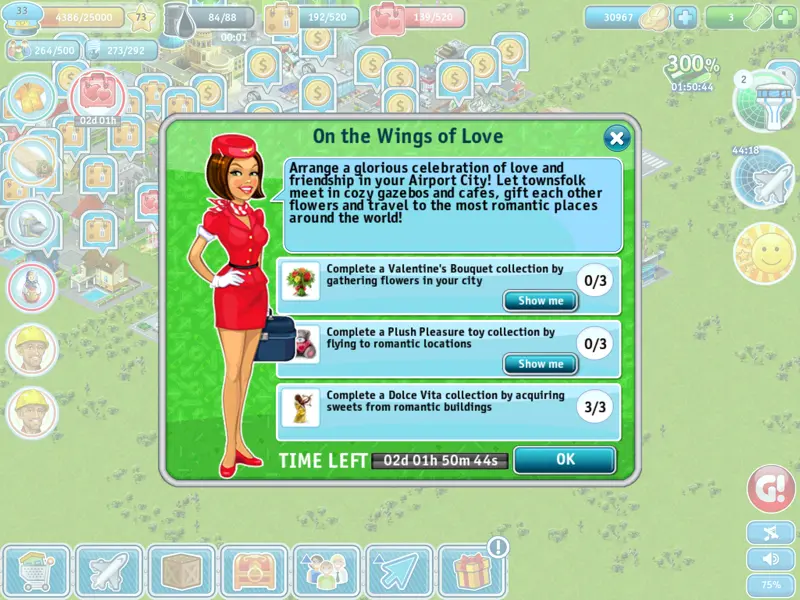Open the shopping cart store
Screen dimensions: 800x600
point(37,572)
